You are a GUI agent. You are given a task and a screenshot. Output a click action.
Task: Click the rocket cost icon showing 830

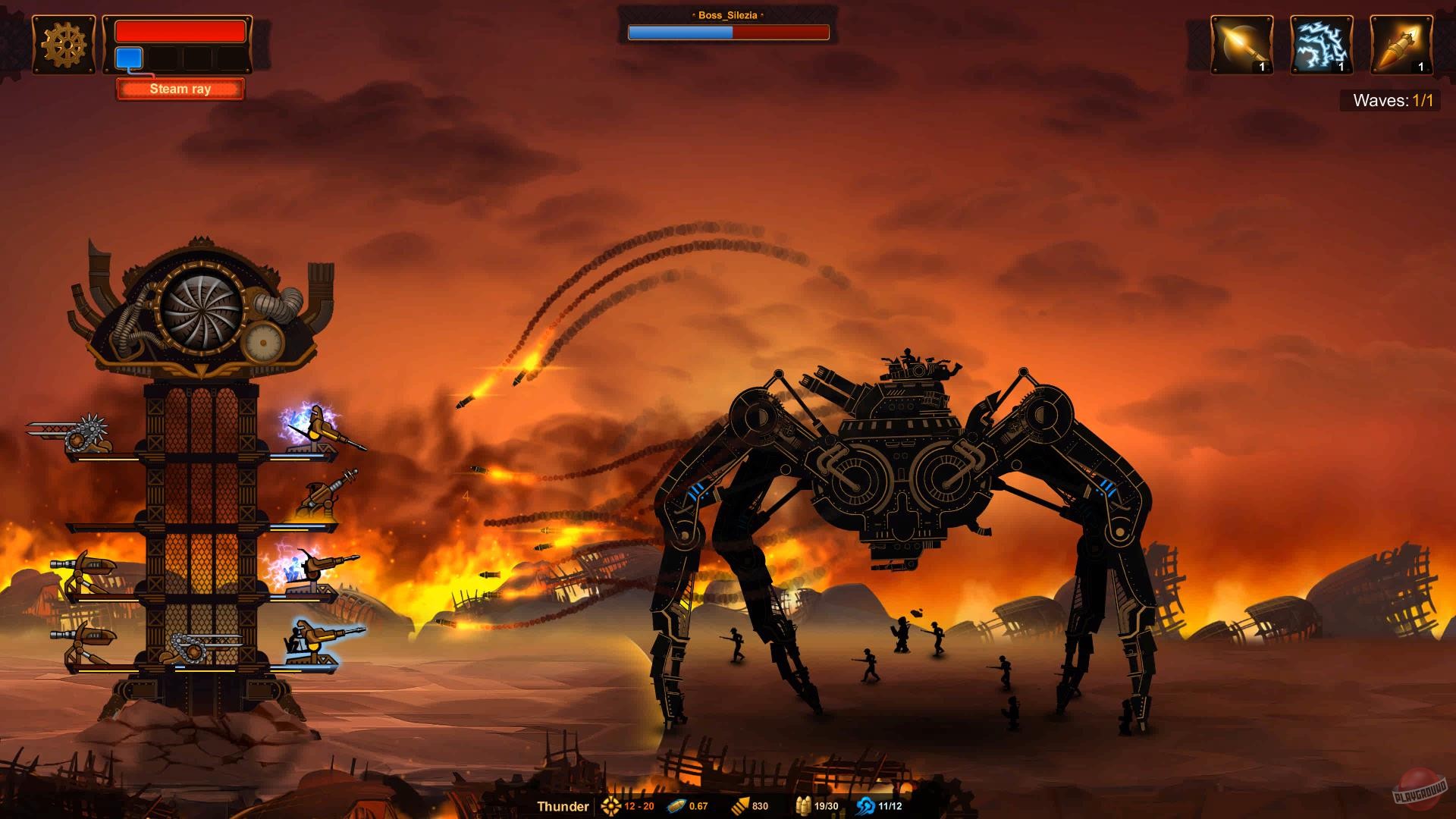(x=740, y=806)
